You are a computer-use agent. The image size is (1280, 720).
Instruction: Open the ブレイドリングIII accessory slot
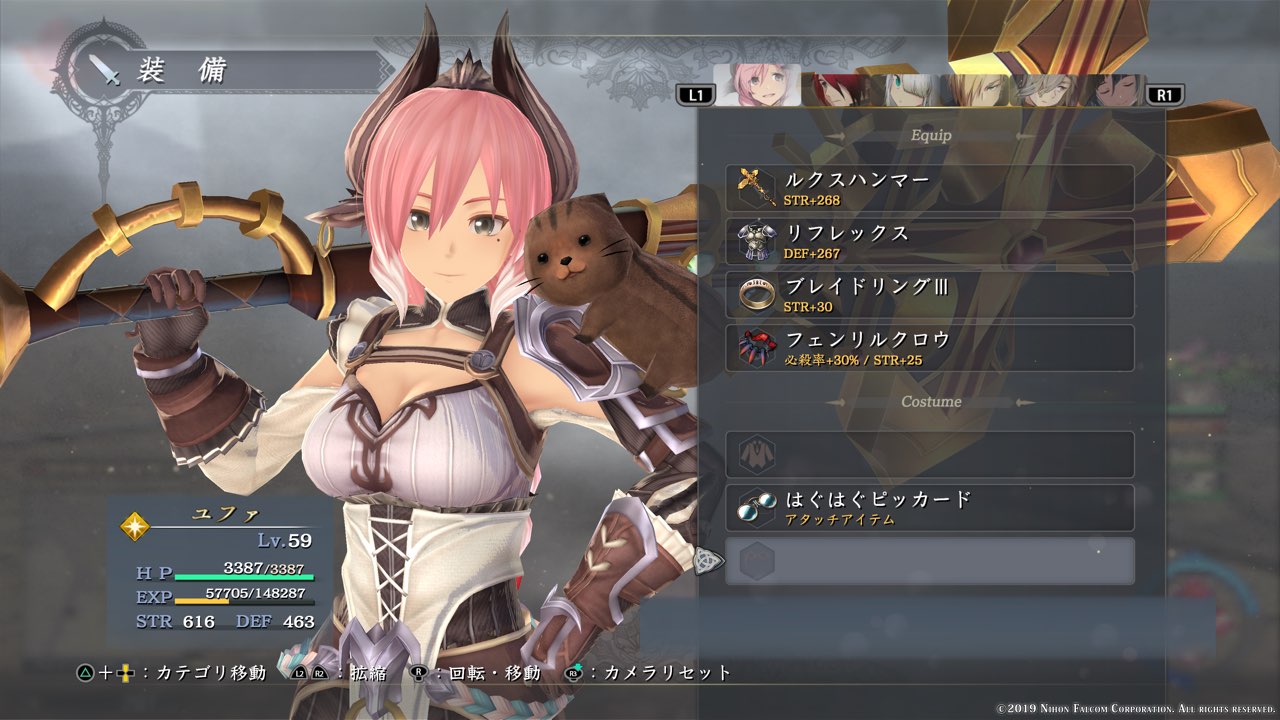coord(930,295)
